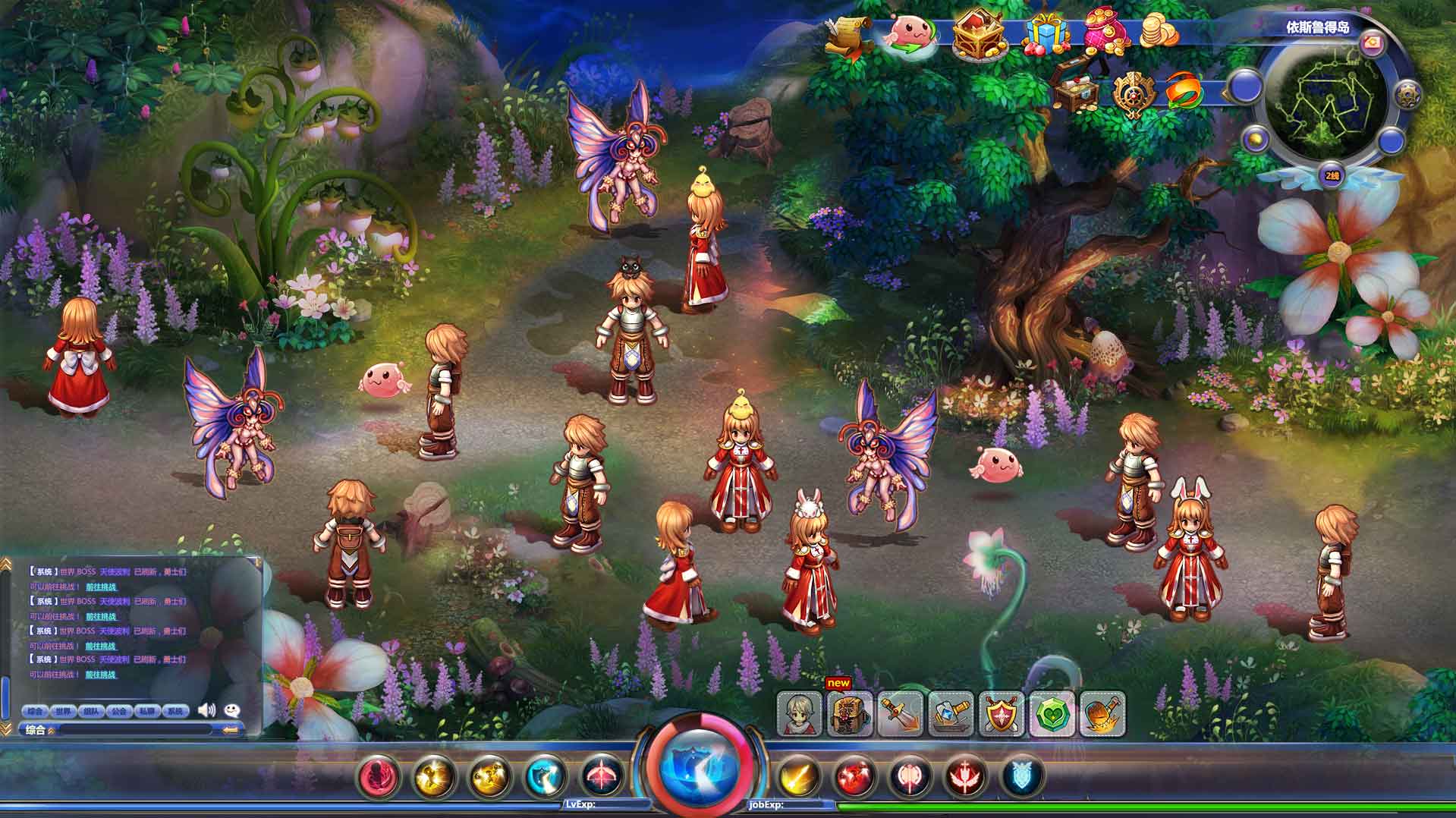Select the green heart gem icon
The height and width of the screenshot is (818, 1456).
(1052, 714)
